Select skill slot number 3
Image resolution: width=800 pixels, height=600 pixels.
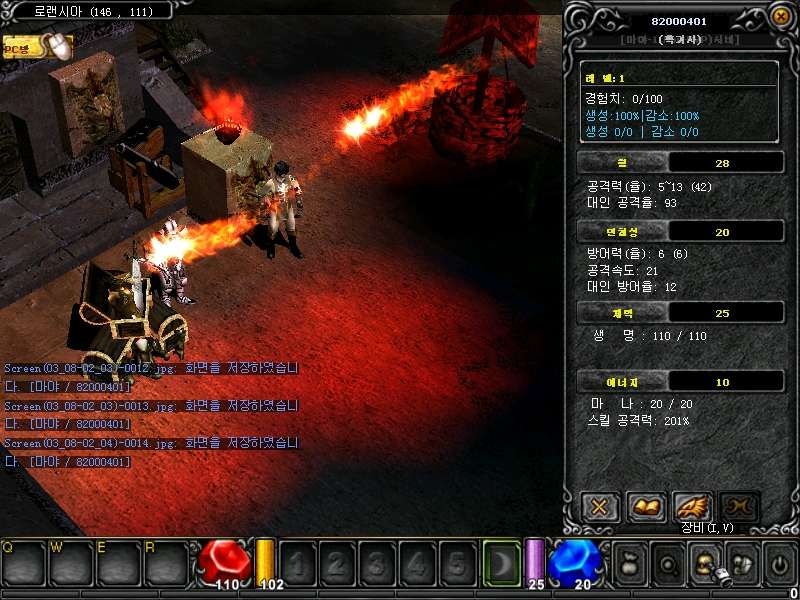click(x=376, y=563)
